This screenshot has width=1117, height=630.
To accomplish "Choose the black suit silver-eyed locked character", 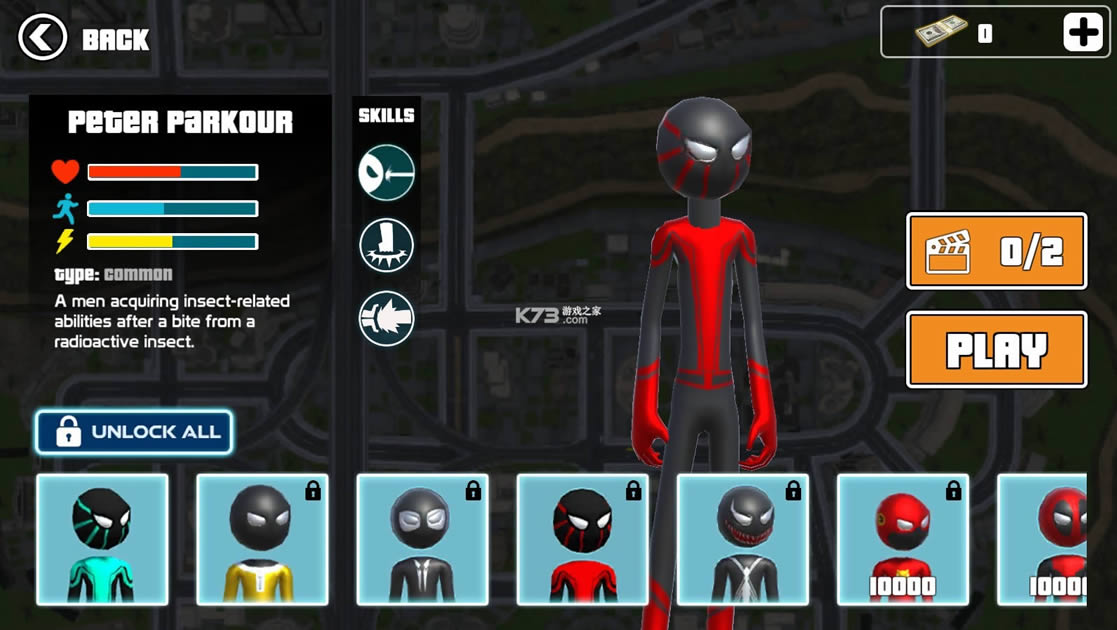I will pyautogui.click(x=422, y=540).
